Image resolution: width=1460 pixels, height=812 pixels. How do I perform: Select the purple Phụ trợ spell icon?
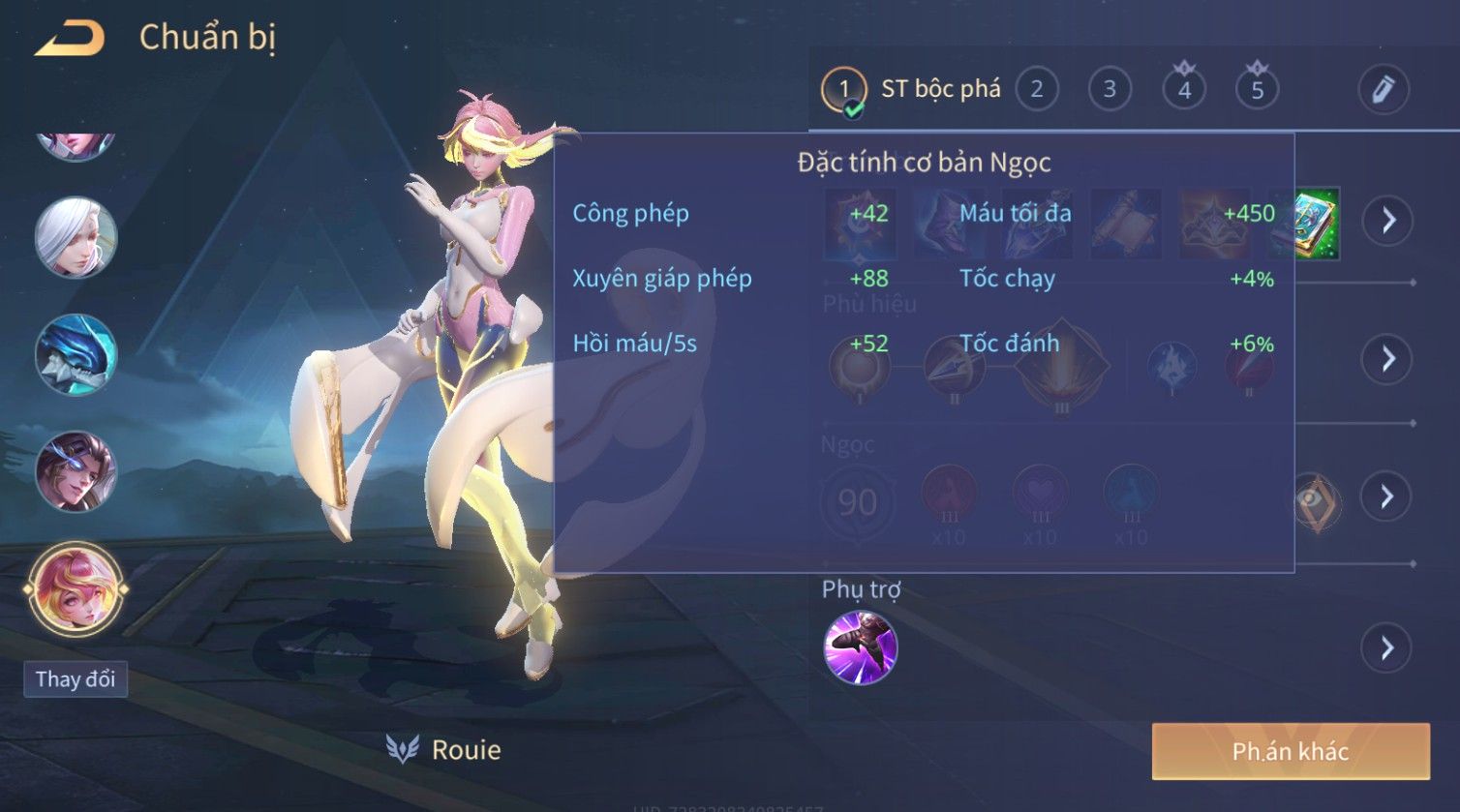pos(860,647)
